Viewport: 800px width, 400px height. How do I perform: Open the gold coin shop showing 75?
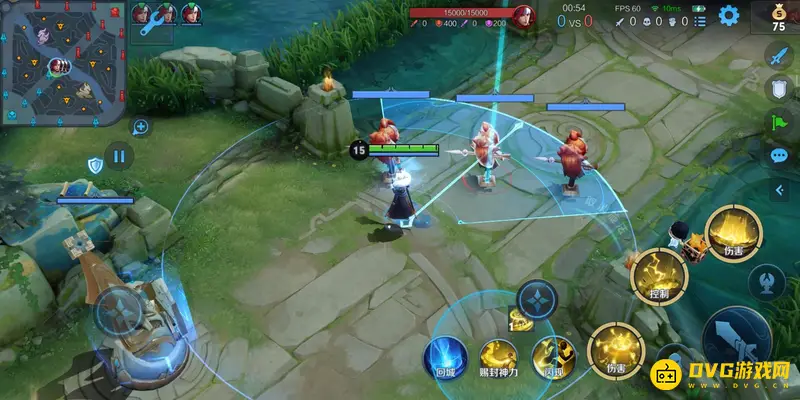click(780, 18)
